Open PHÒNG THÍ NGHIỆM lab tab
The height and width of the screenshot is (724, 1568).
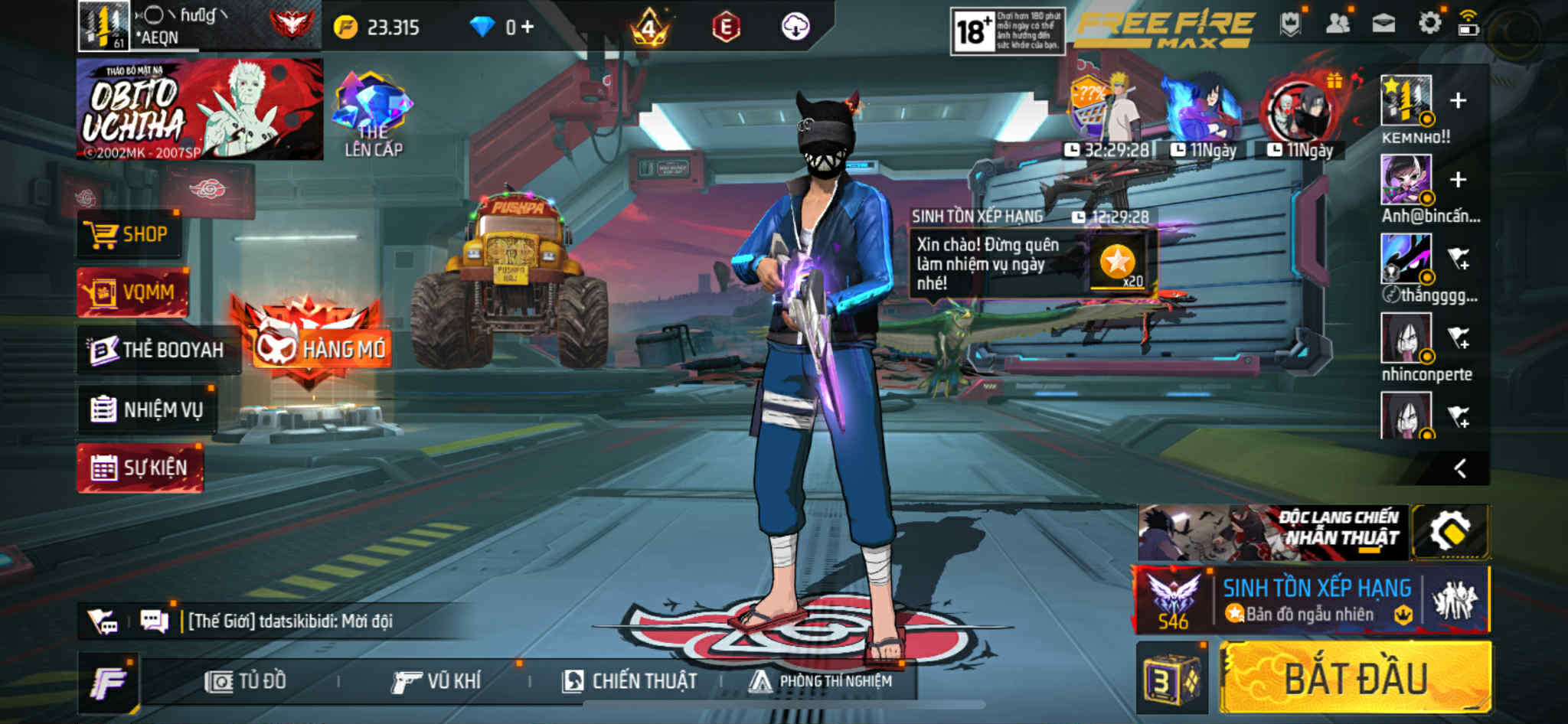820,681
